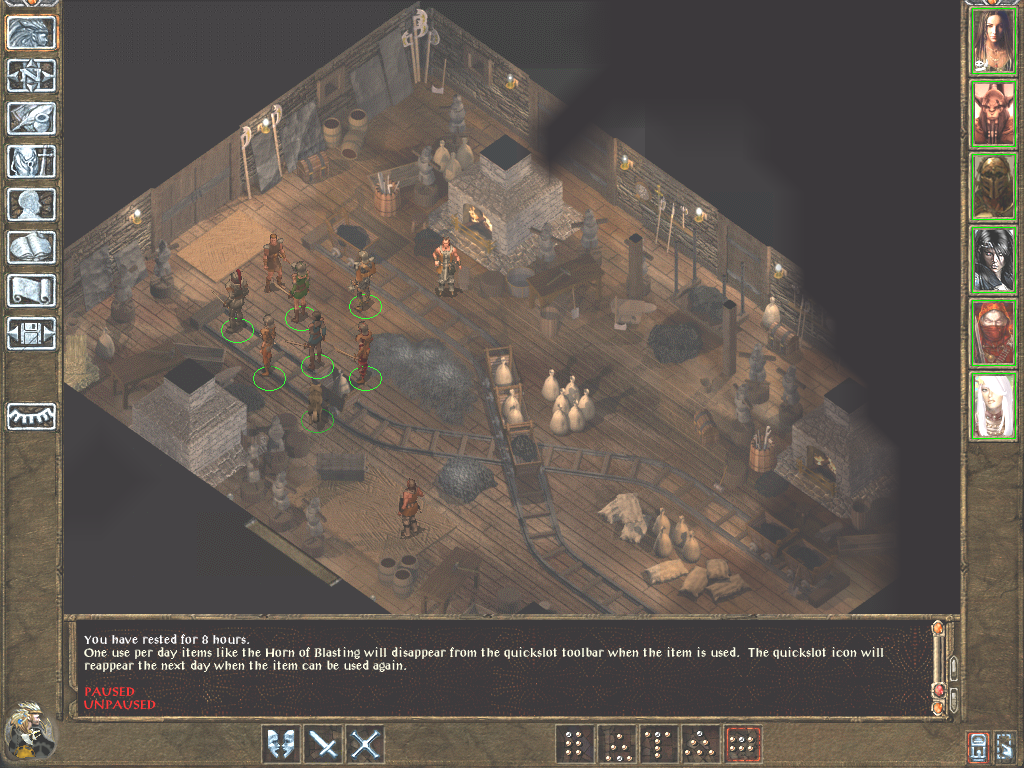Viewport: 1024px width, 768px height.
Task: Choose the highlighted red party formation
Action: point(743,744)
